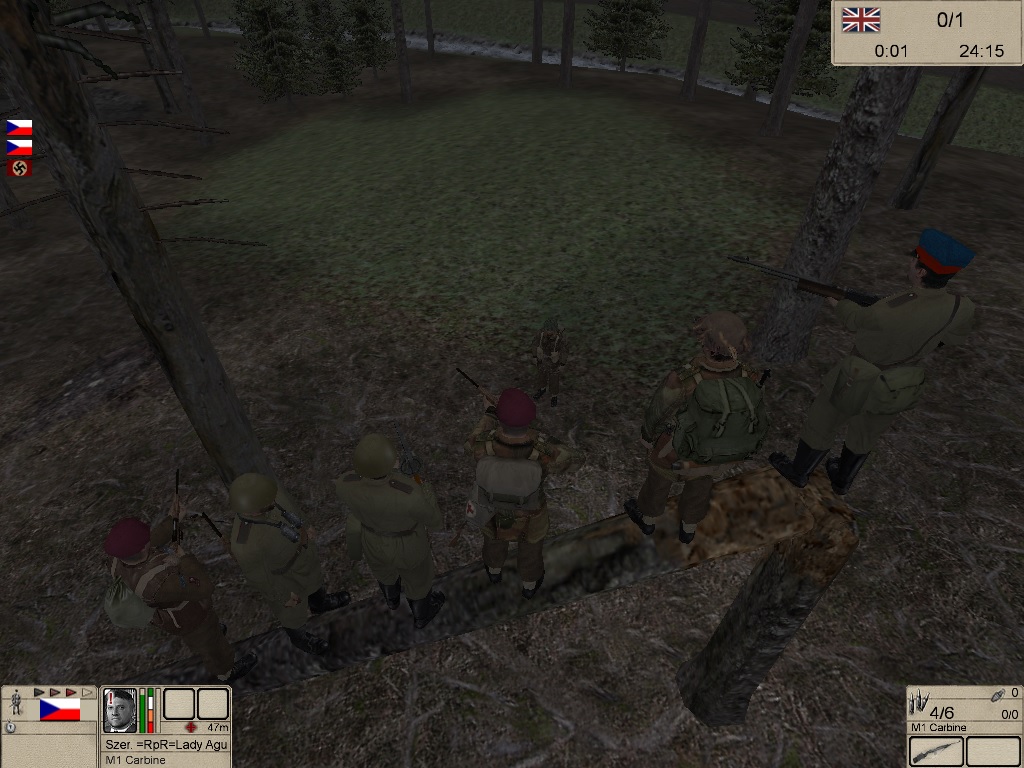Click the red cross medic indicator
1024x768 pixels.
(x=193, y=727)
